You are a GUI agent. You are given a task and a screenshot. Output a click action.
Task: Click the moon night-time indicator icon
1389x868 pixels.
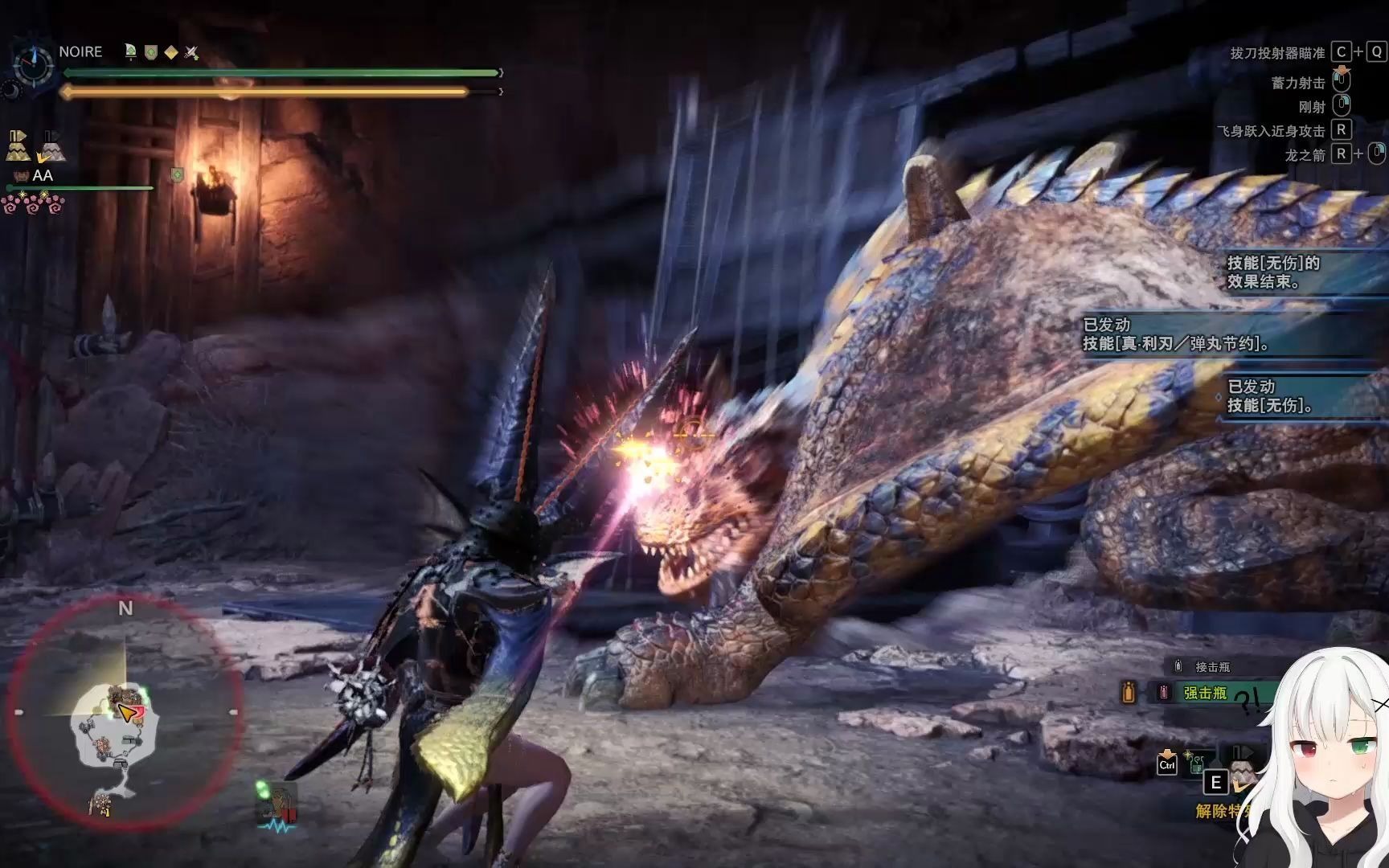pos(11,91)
